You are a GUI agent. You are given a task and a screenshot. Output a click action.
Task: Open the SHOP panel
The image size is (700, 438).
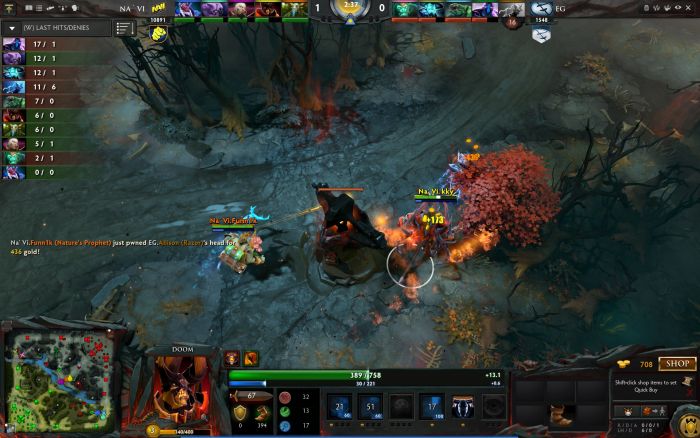(677, 364)
